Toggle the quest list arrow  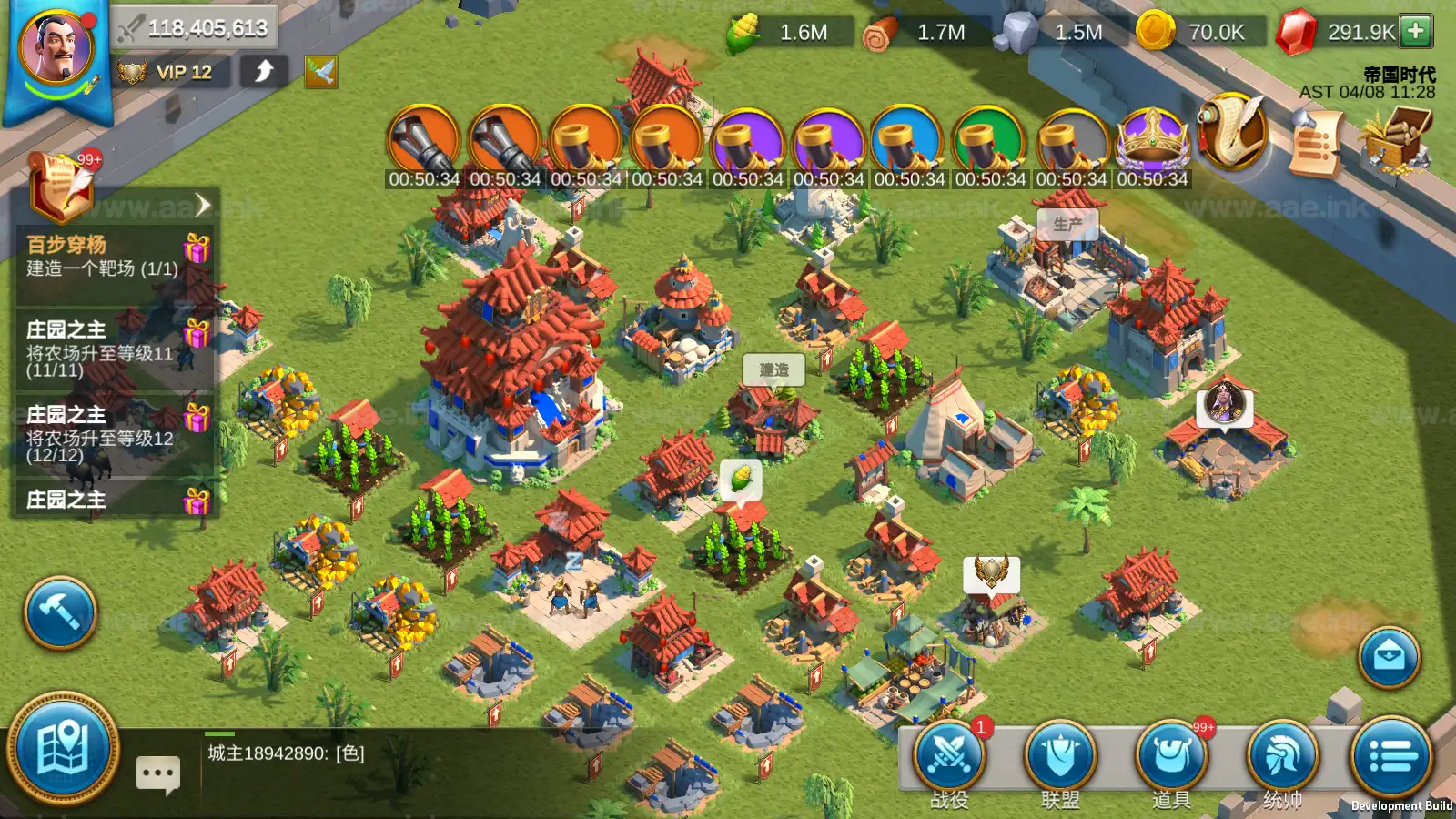pos(202,205)
